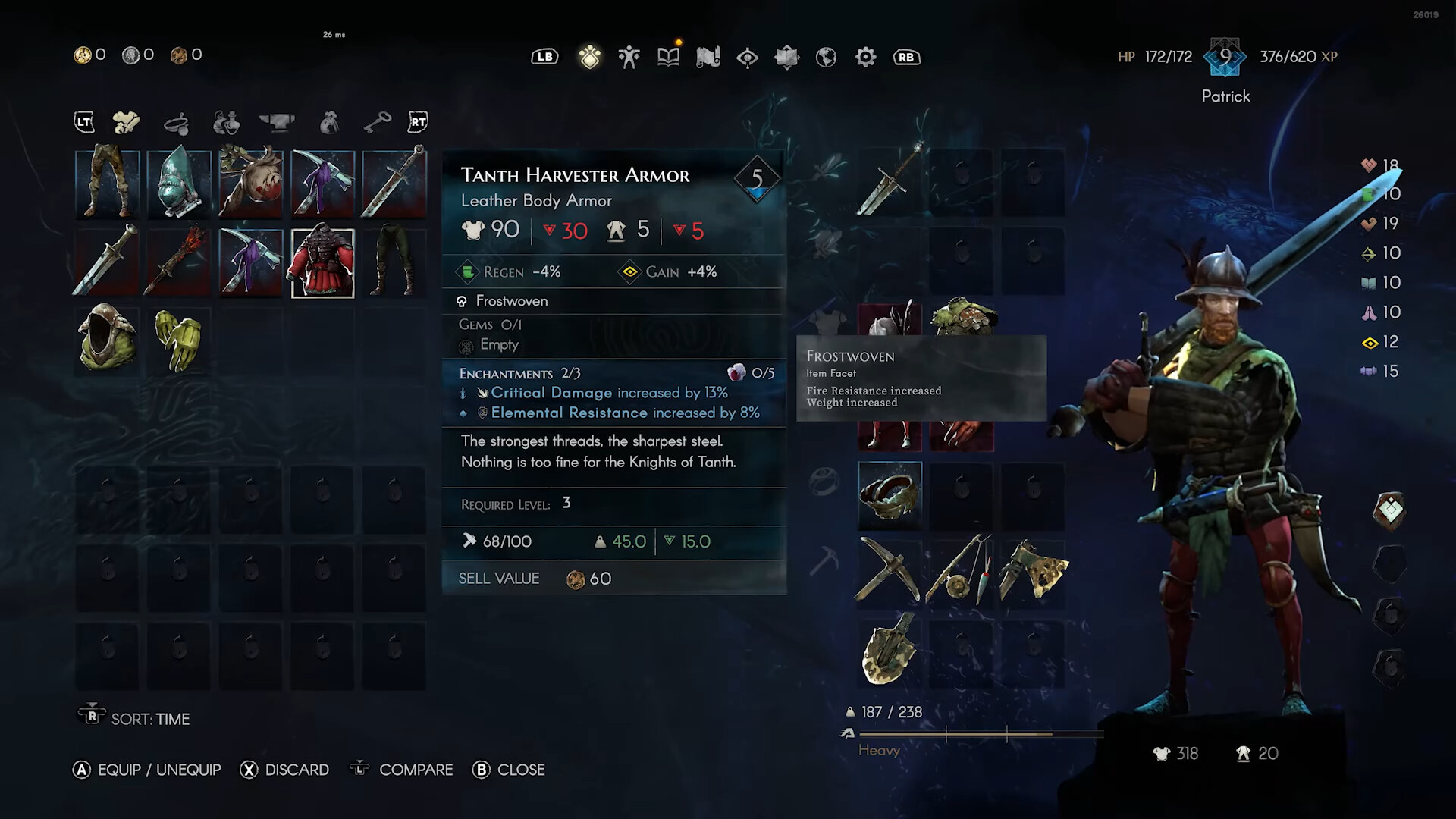
Task: Select the yellow gloves inventory slot
Action: click(x=179, y=339)
